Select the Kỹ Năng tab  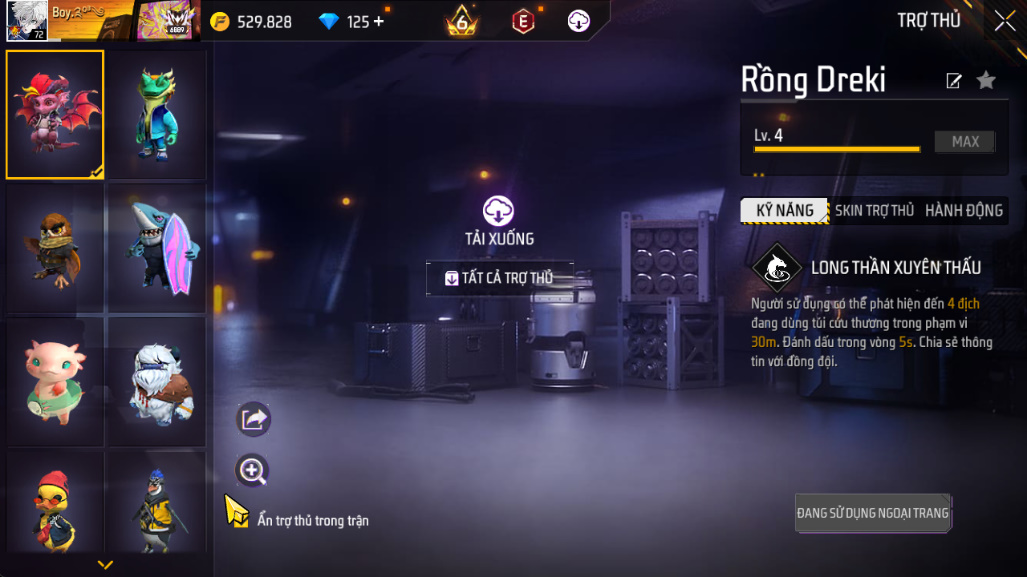pos(785,210)
